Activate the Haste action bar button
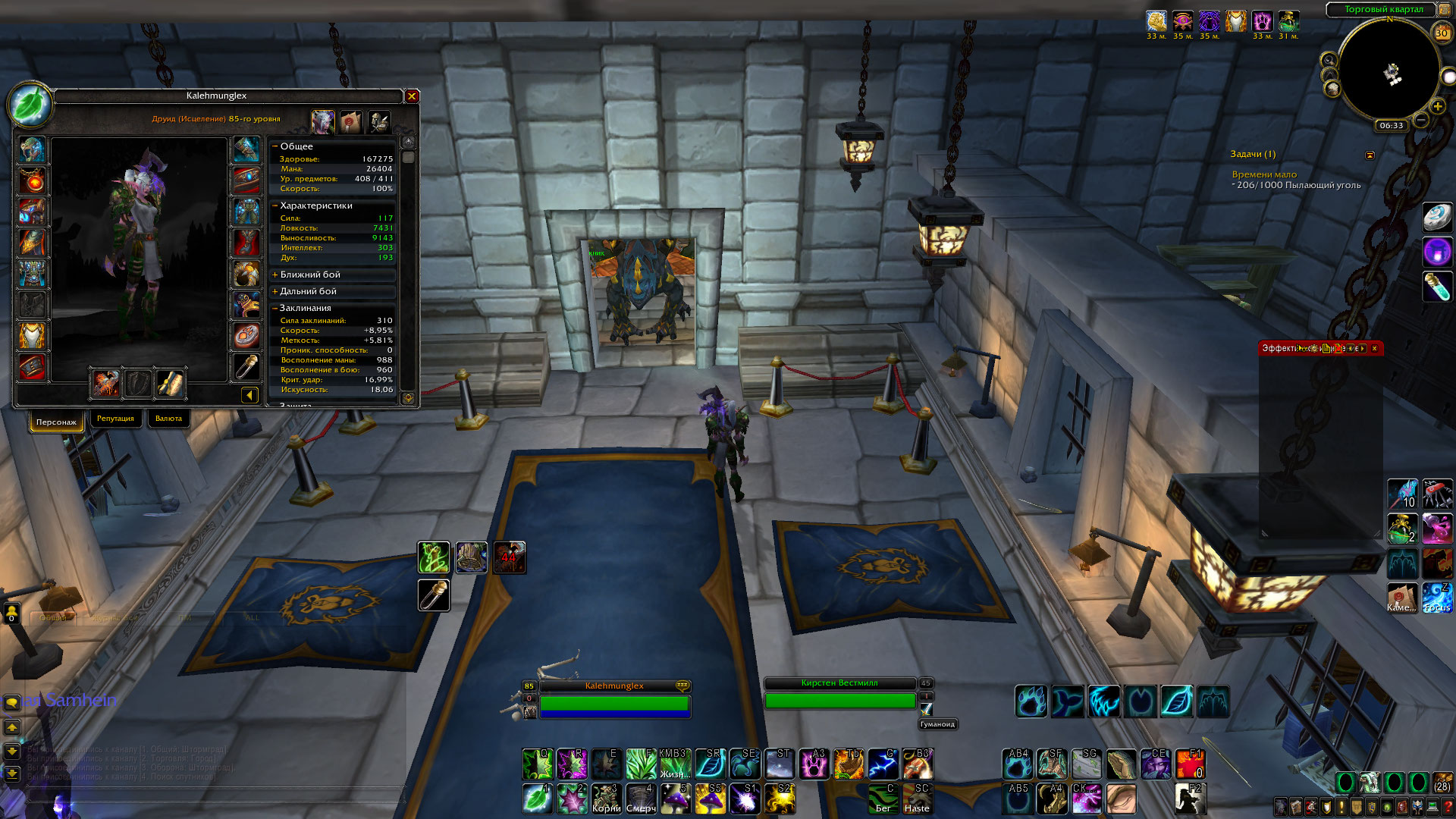 click(x=917, y=799)
